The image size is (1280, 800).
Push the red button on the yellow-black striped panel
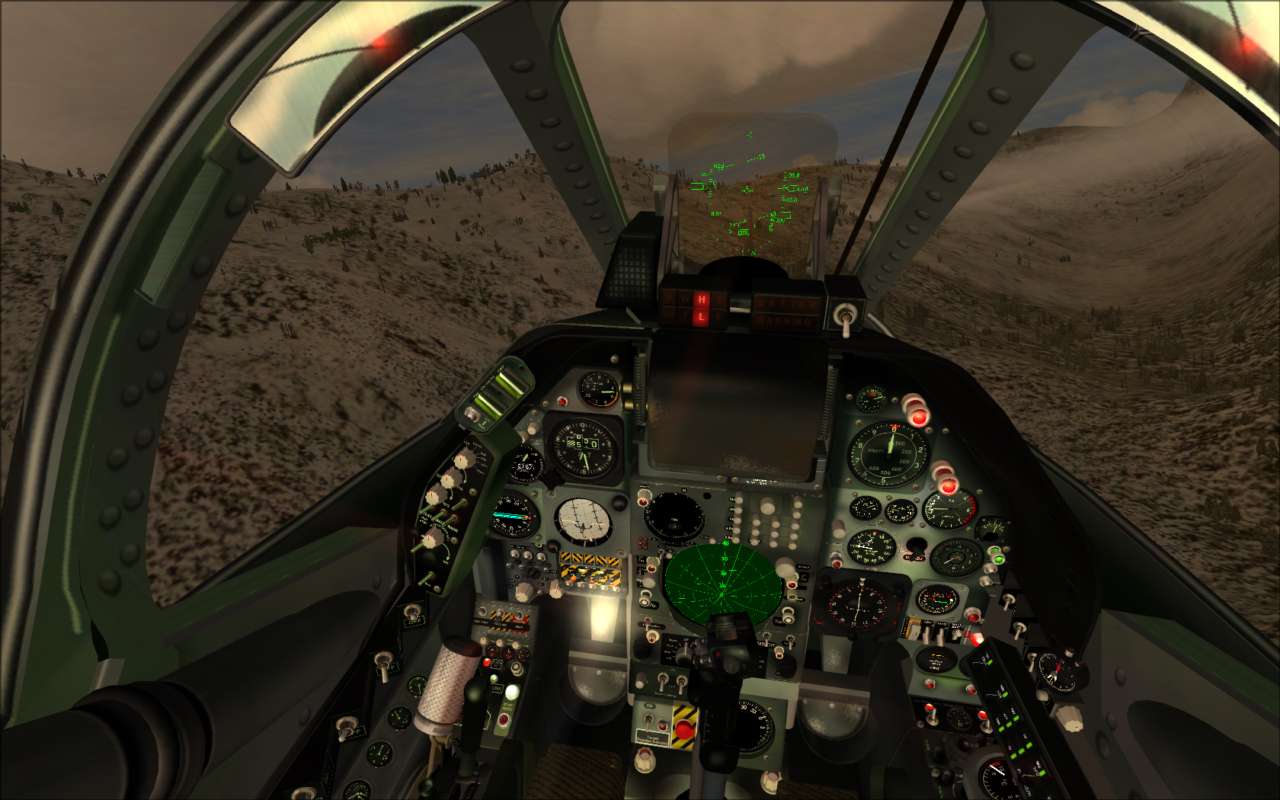pos(685,729)
